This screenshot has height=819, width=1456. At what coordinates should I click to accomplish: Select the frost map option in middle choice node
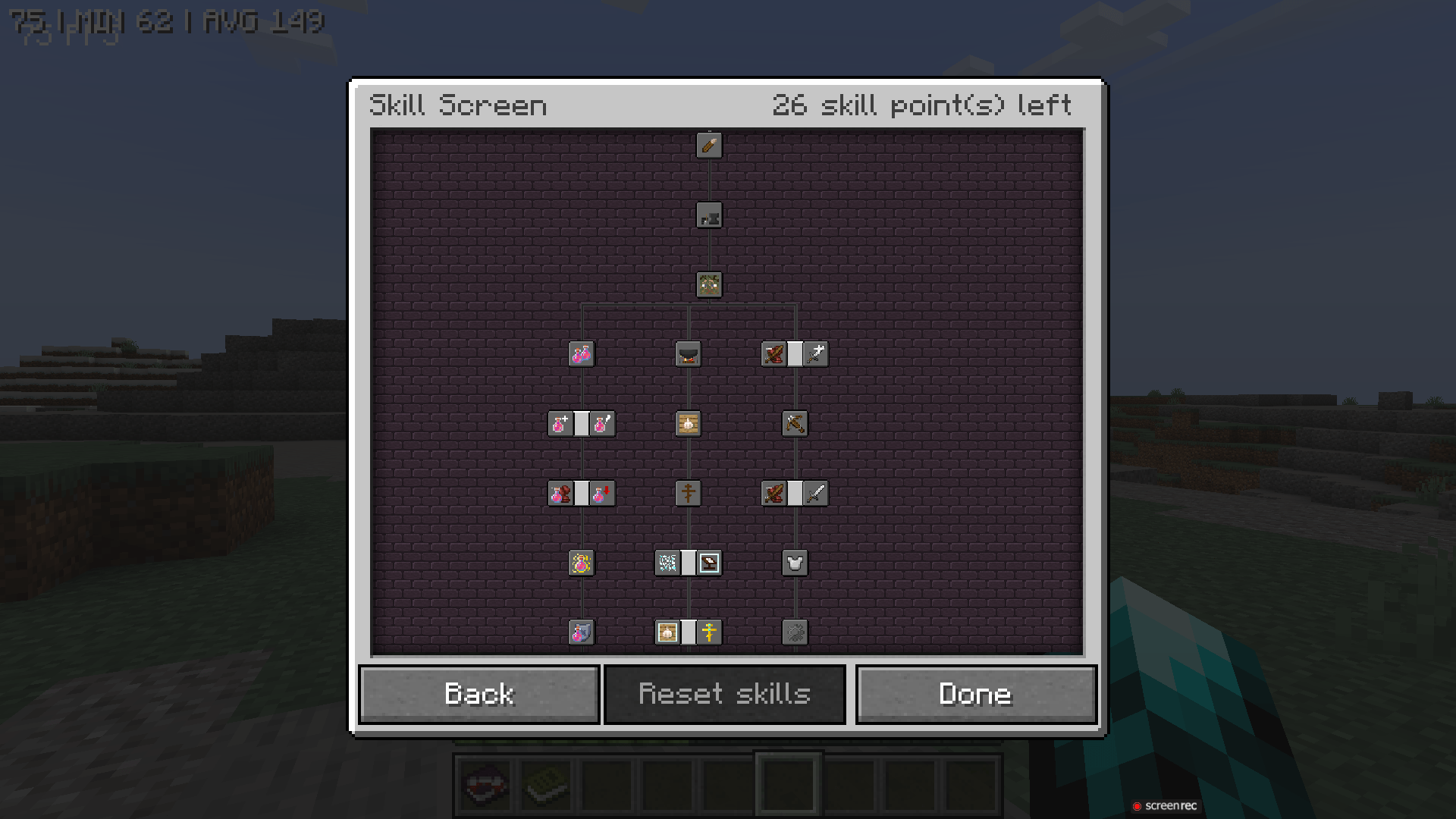click(668, 563)
